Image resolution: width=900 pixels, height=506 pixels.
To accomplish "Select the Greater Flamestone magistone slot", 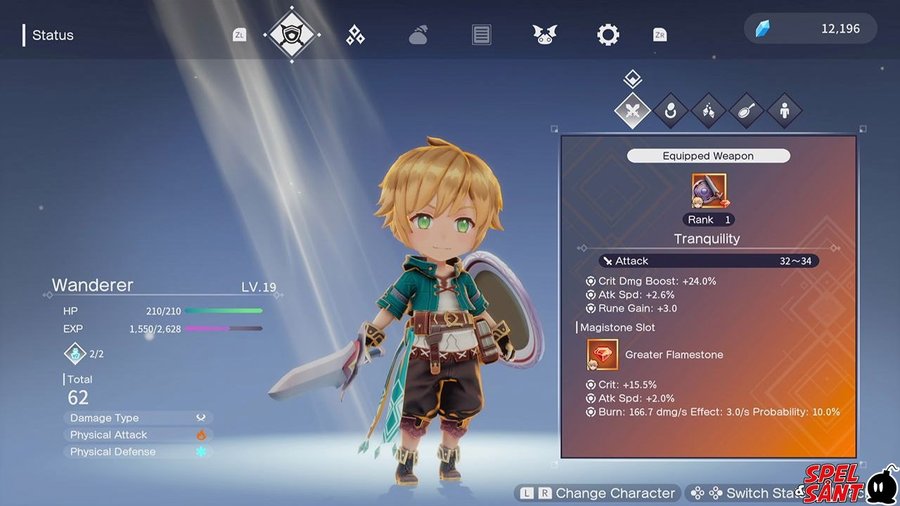I will pyautogui.click(x=603, y=354).
